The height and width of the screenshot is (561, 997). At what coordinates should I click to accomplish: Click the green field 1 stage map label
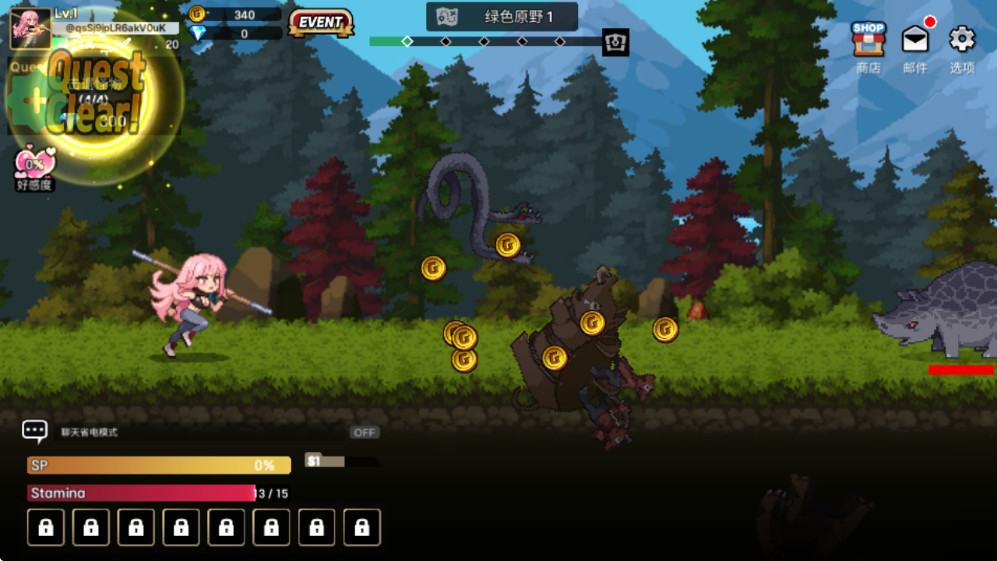[x=502, y=17]
